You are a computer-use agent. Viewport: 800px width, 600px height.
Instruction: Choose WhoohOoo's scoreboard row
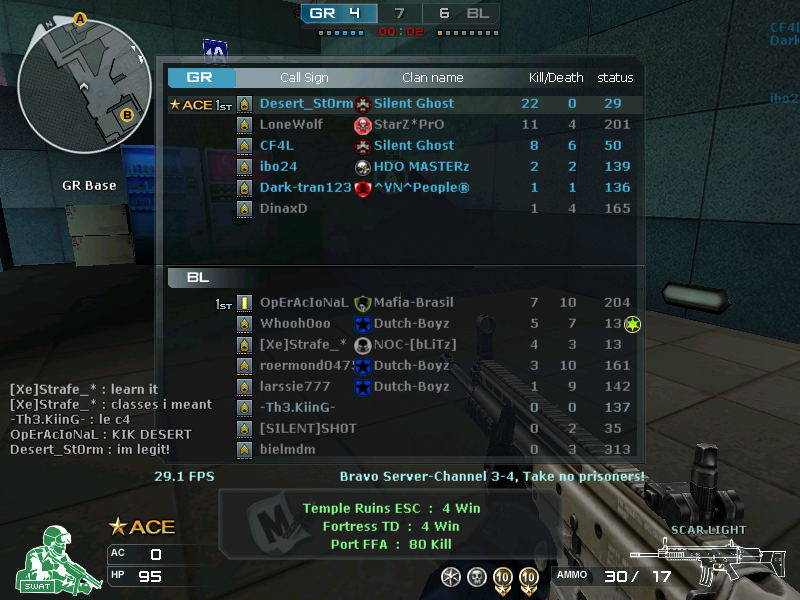click(400, 324)
